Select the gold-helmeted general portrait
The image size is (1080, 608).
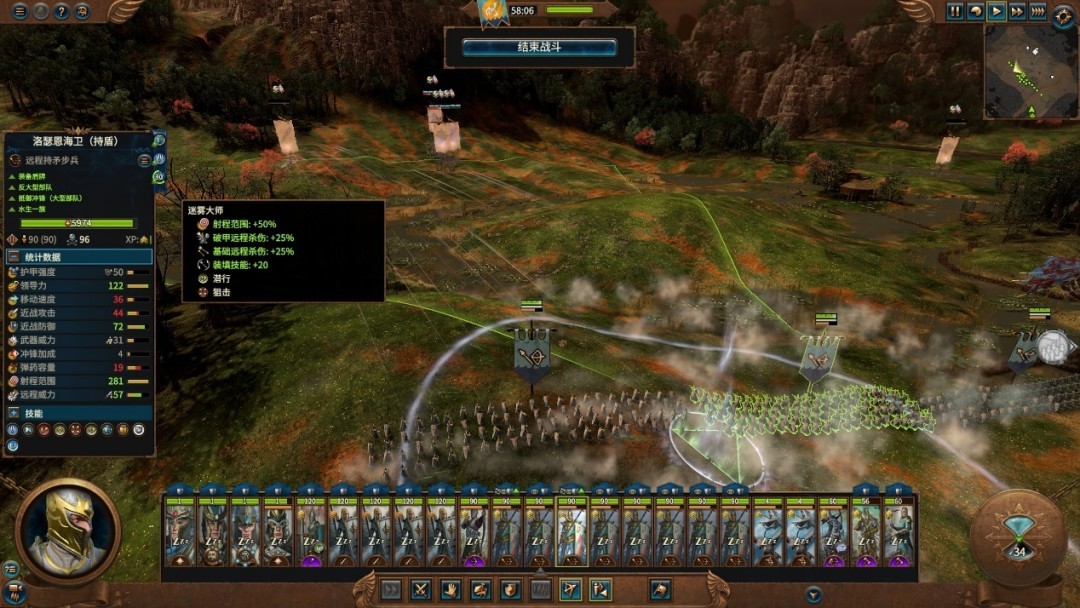tap(67, 531)
